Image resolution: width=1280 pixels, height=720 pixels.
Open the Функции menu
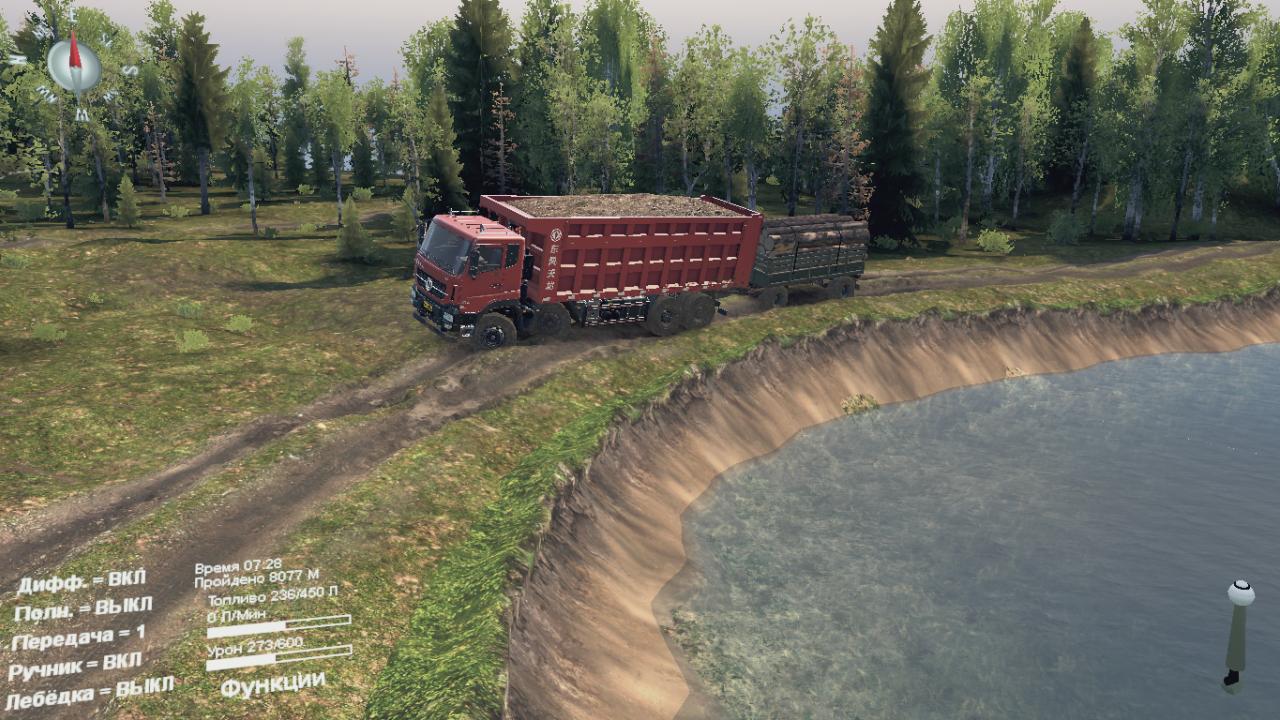click(272, 686)
